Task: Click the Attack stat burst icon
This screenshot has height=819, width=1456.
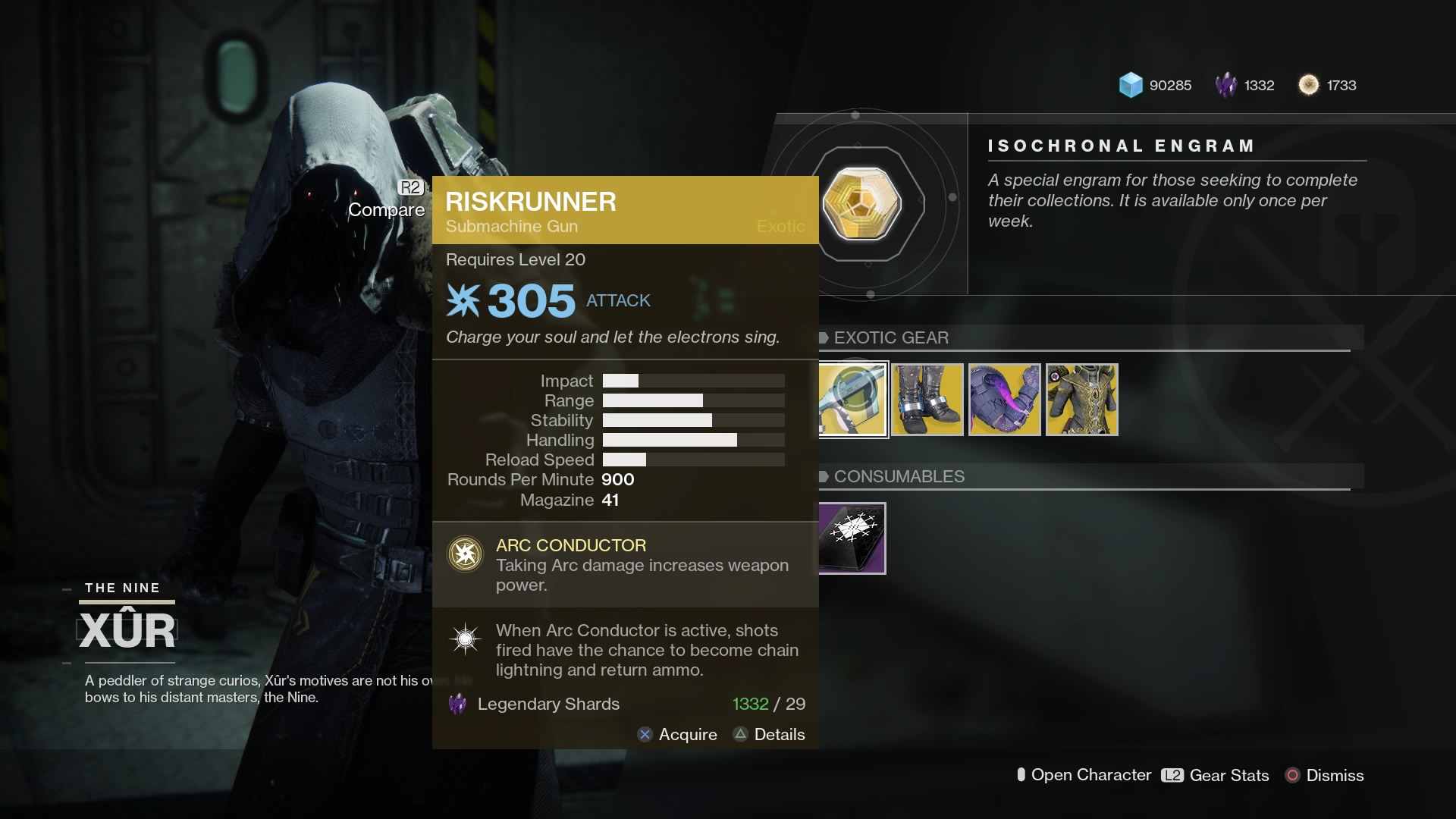Action: [464, 300]
